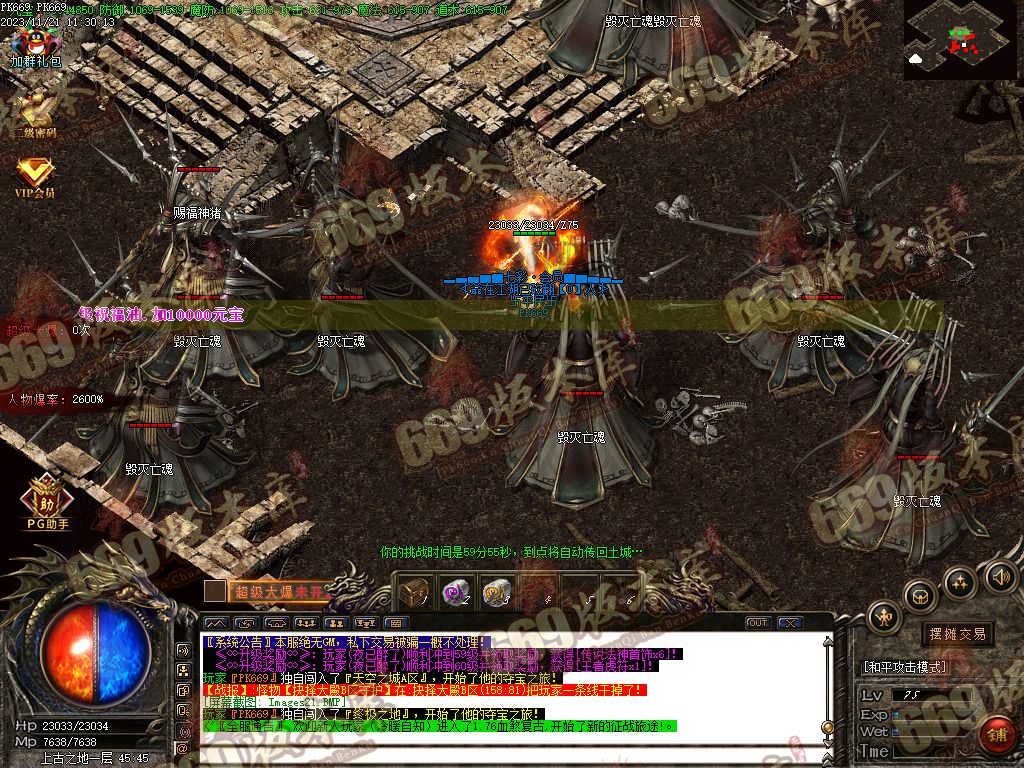Open 摆摊交易 stall trading
Viewport: 1024px width, 768px height.
point(957,634)
